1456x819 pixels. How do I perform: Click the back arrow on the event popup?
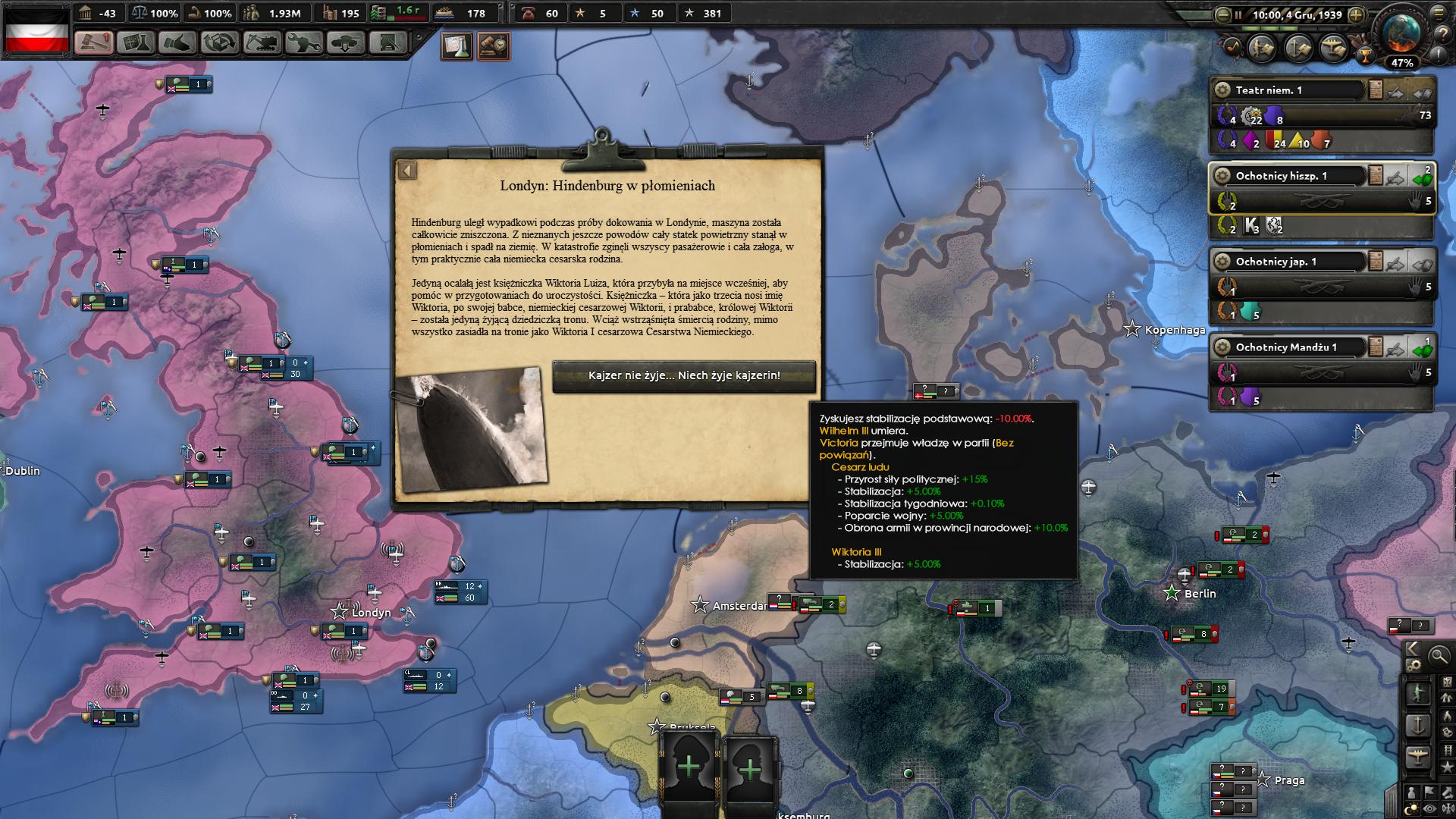pyautogui.click(x=407, y=170)
